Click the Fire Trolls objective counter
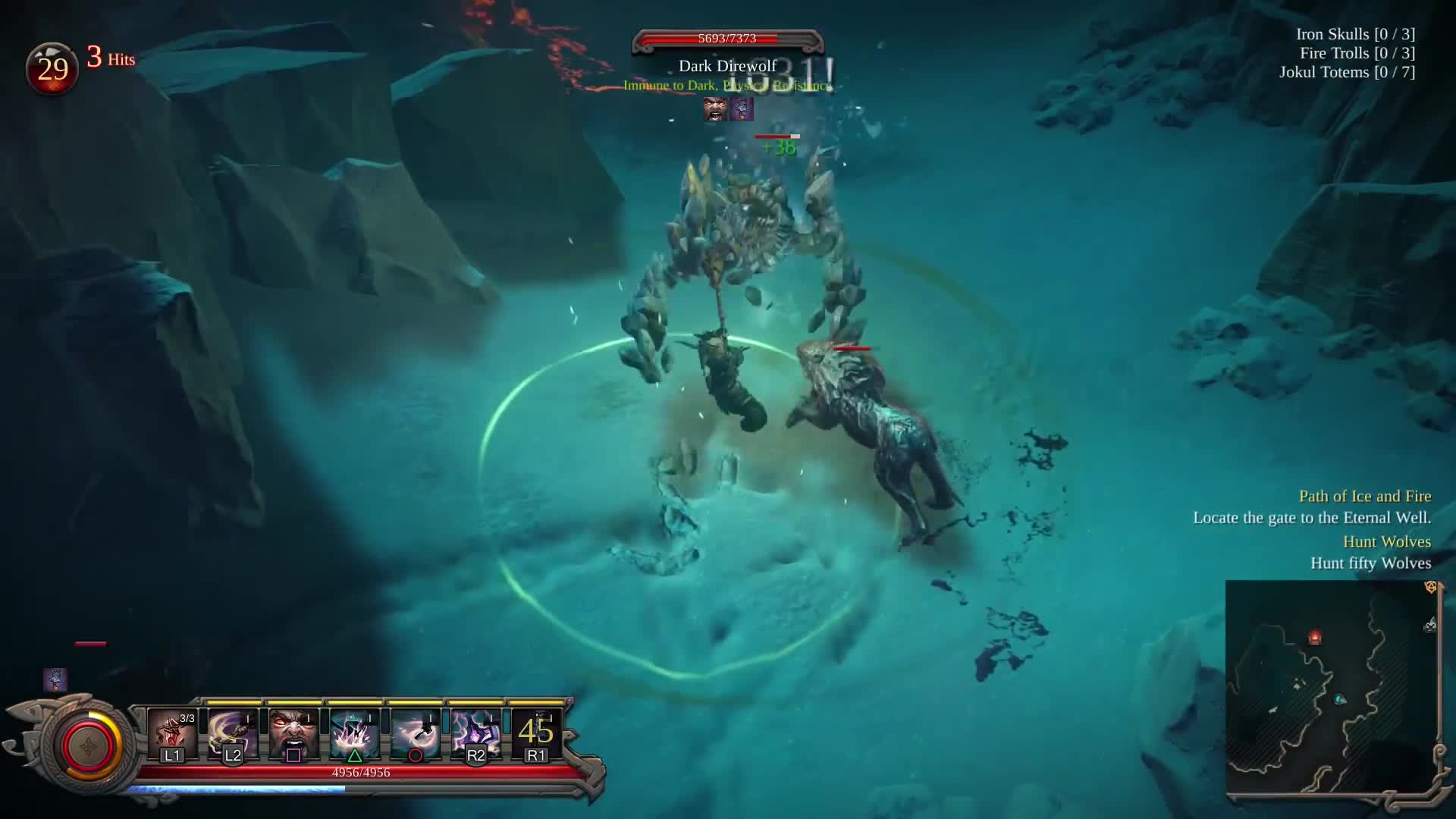The image size is (1456, 819). point(1357,53)
